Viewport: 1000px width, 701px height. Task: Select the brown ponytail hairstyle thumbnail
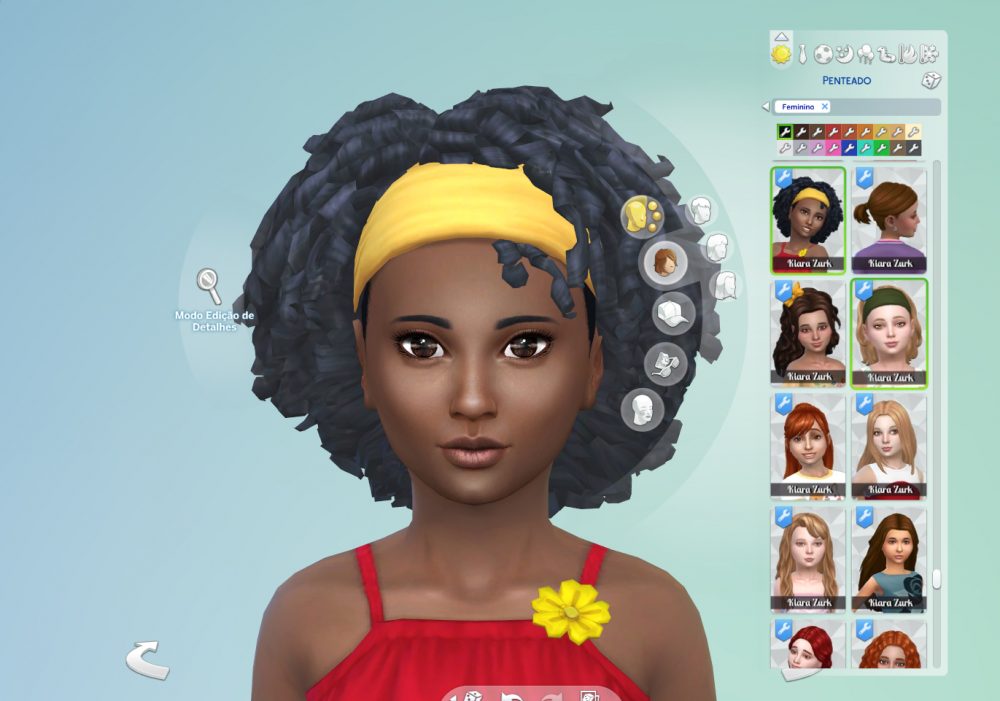[889, 220]
